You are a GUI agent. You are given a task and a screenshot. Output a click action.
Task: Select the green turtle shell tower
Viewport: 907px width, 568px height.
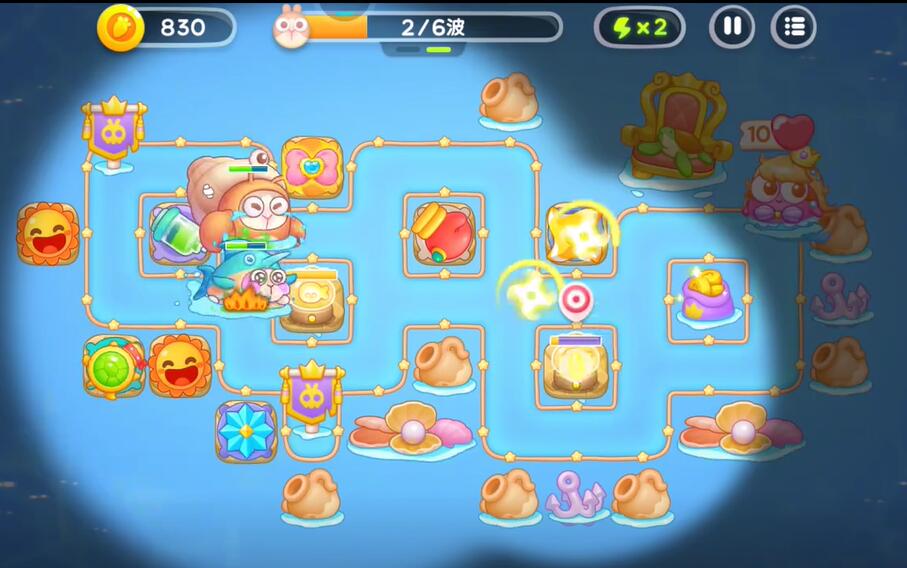[113, 366]
